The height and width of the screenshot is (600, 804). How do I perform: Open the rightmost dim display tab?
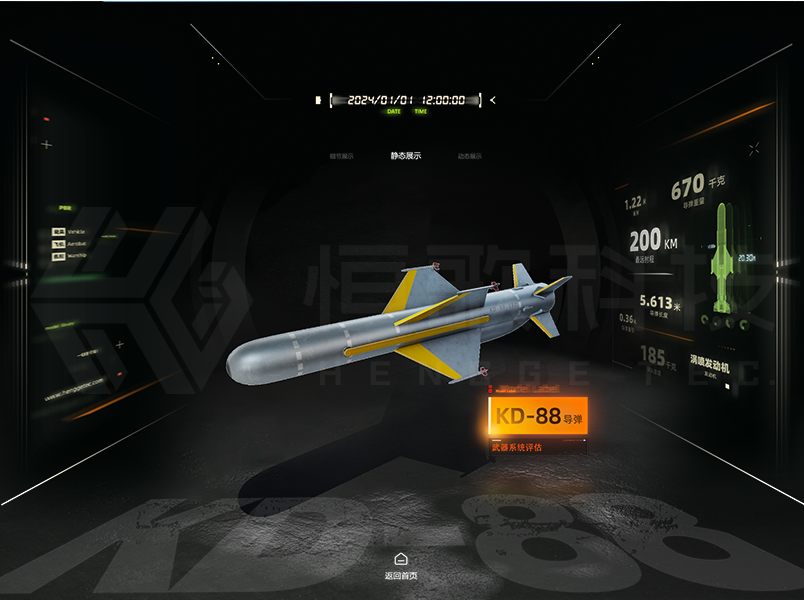pyautogui.click(x=469, y=156)
